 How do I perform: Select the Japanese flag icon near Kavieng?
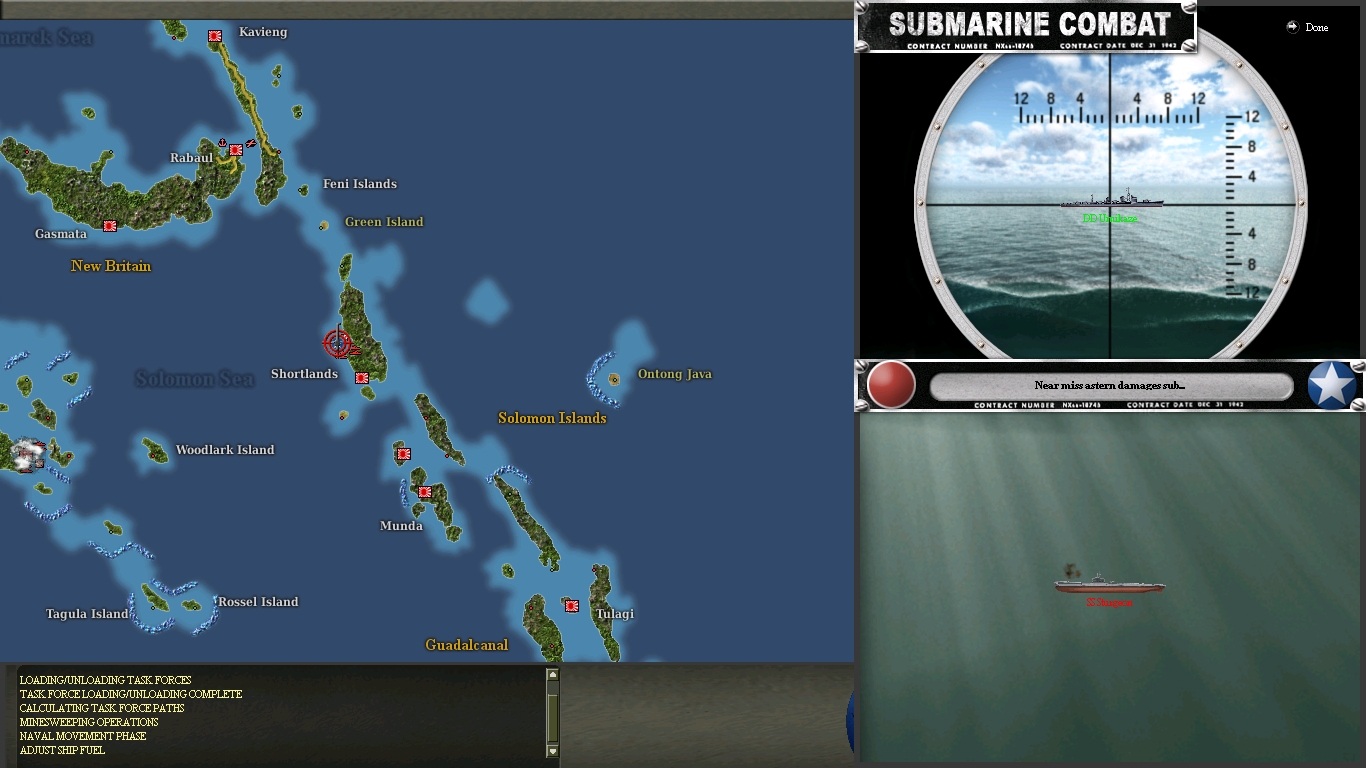pos(213,34)
